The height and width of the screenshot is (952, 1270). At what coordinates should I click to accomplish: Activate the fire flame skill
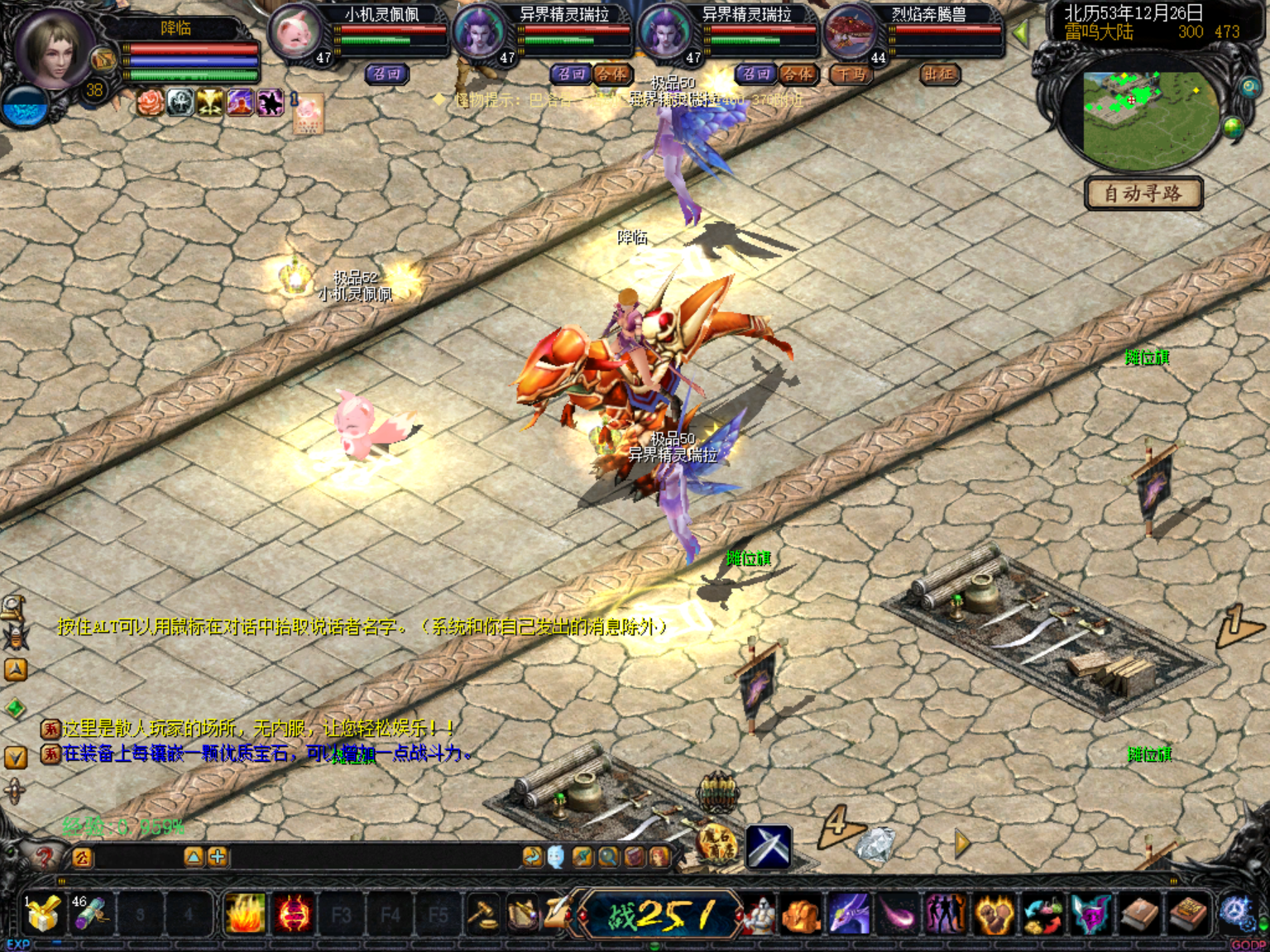tap(246, 916)
